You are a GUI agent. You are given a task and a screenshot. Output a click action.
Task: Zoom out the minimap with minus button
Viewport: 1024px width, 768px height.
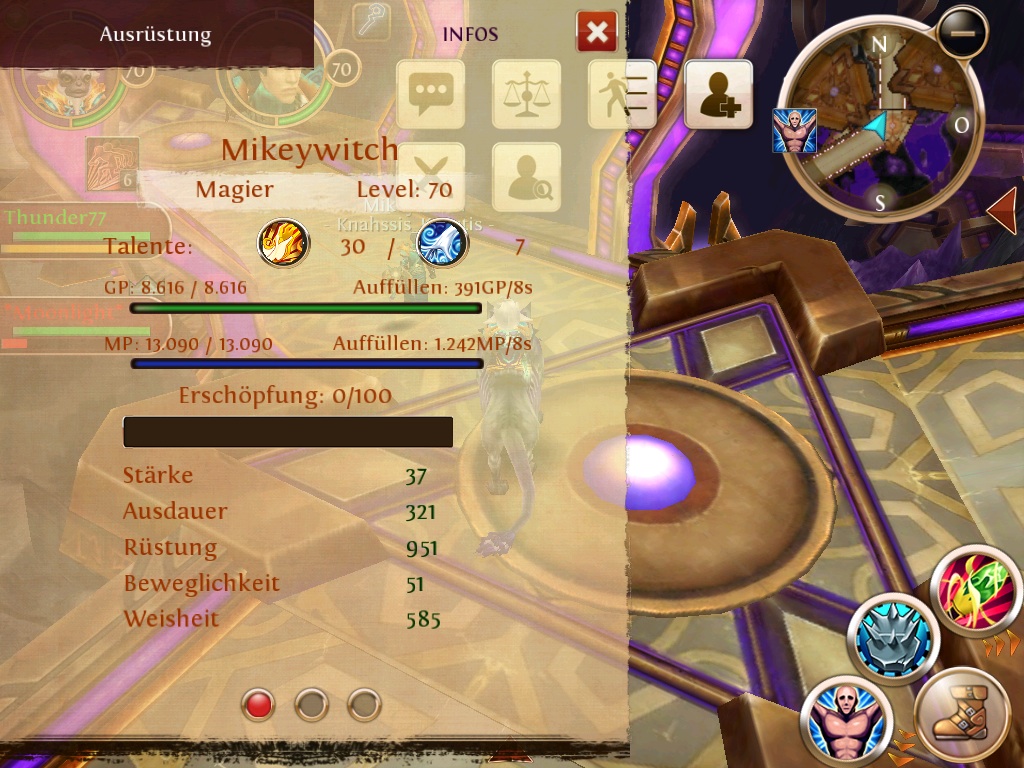tap(962, 33)
